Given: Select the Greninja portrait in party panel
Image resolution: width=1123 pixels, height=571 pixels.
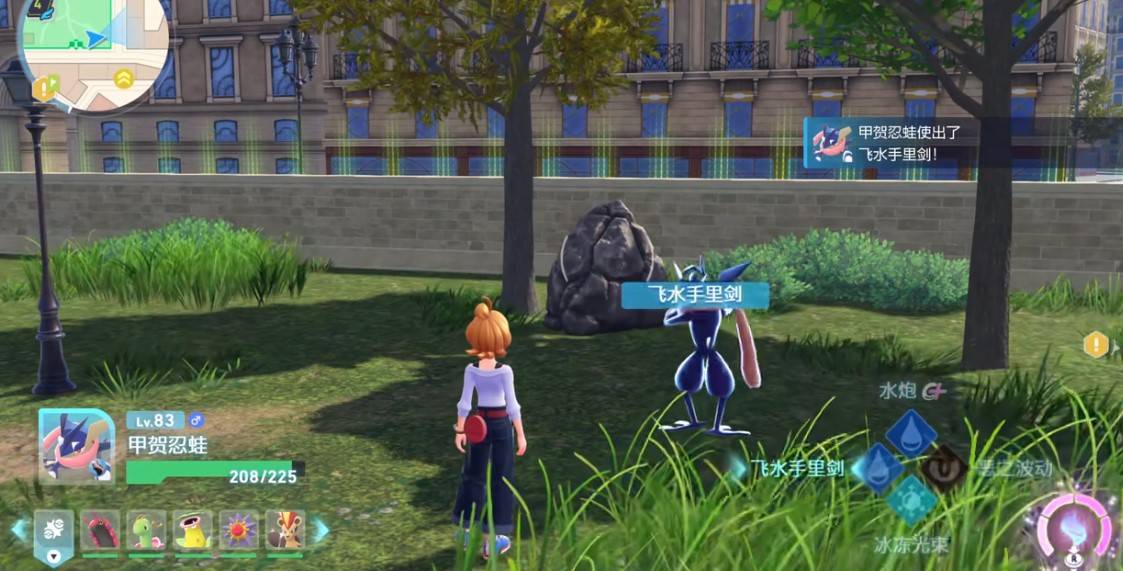Looking at the screenshot, I should click(76, 445).
